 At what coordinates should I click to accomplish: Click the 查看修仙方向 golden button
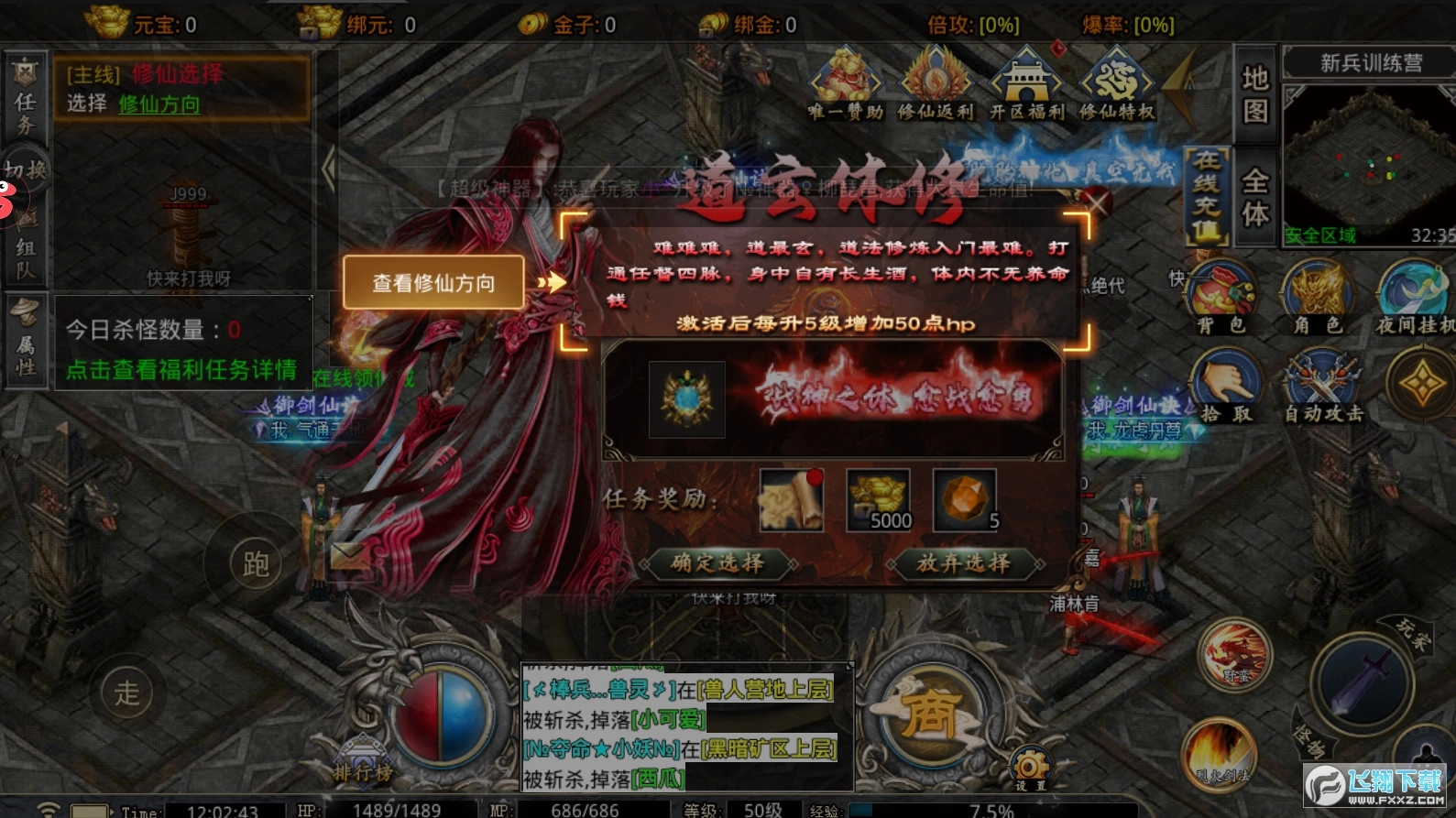432,283
